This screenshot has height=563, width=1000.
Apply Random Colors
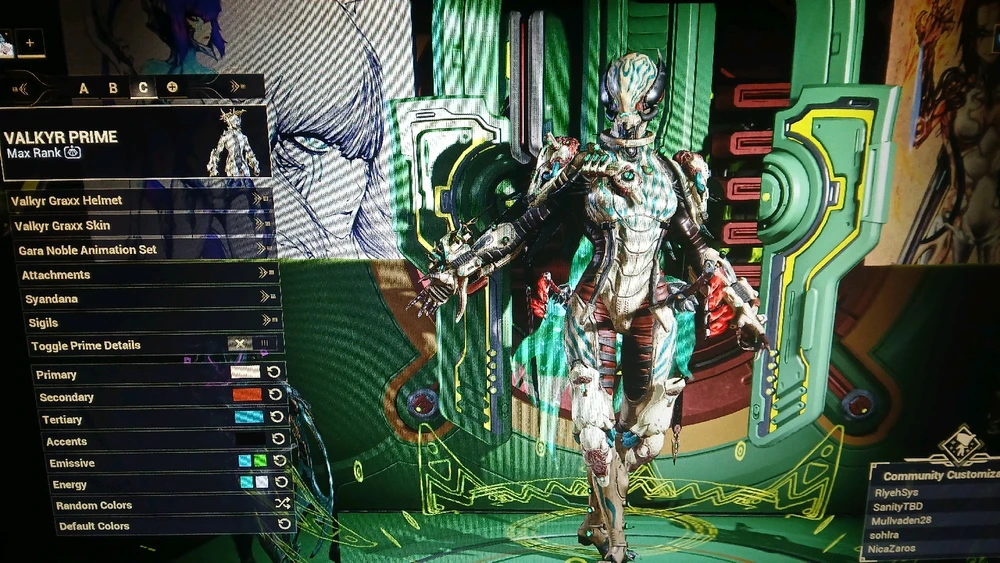(170, 505)
